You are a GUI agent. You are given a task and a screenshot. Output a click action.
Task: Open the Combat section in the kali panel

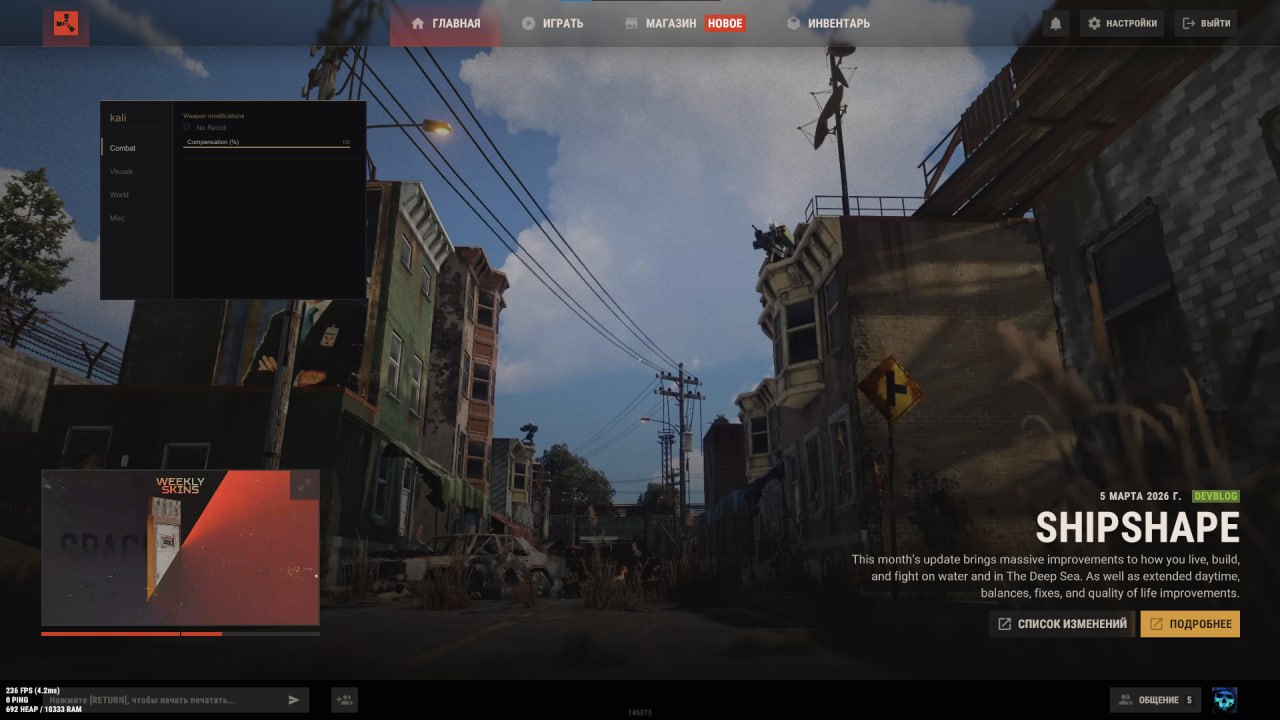coord(122,147)
